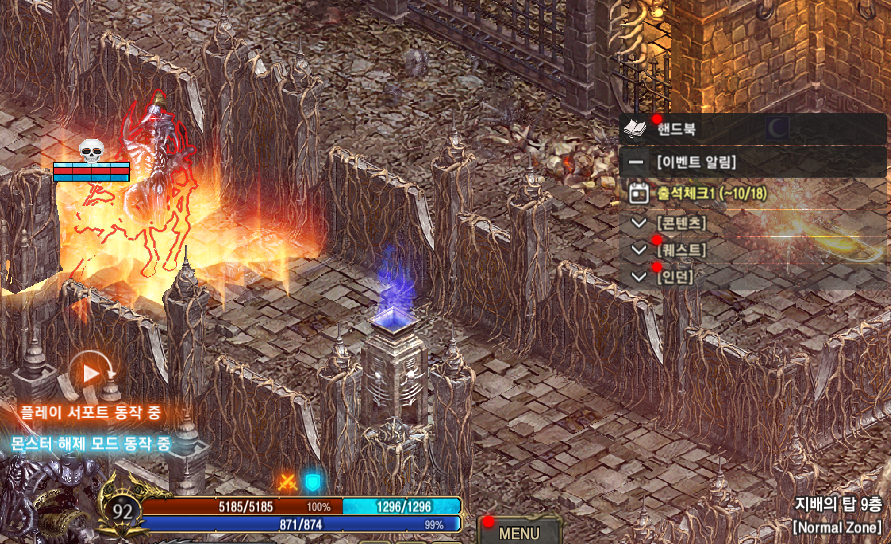The width and height of the screenshot is (891, 544).
Task: Click the blue shield status icon
Action: pos(313,482)
